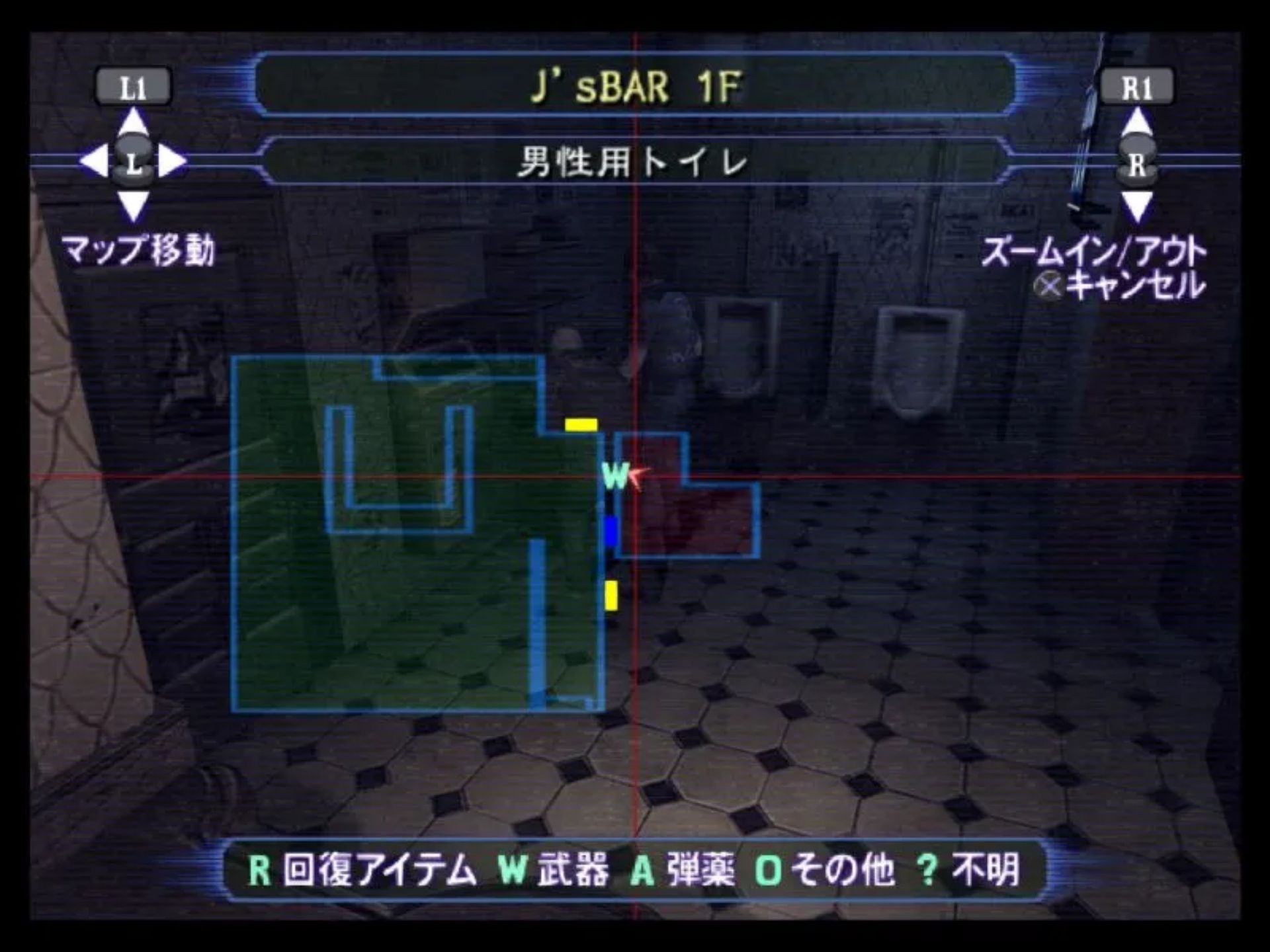Click the horizontal yellow door marker
This screenshot has height=952, width=1270.
click(581, 424)
